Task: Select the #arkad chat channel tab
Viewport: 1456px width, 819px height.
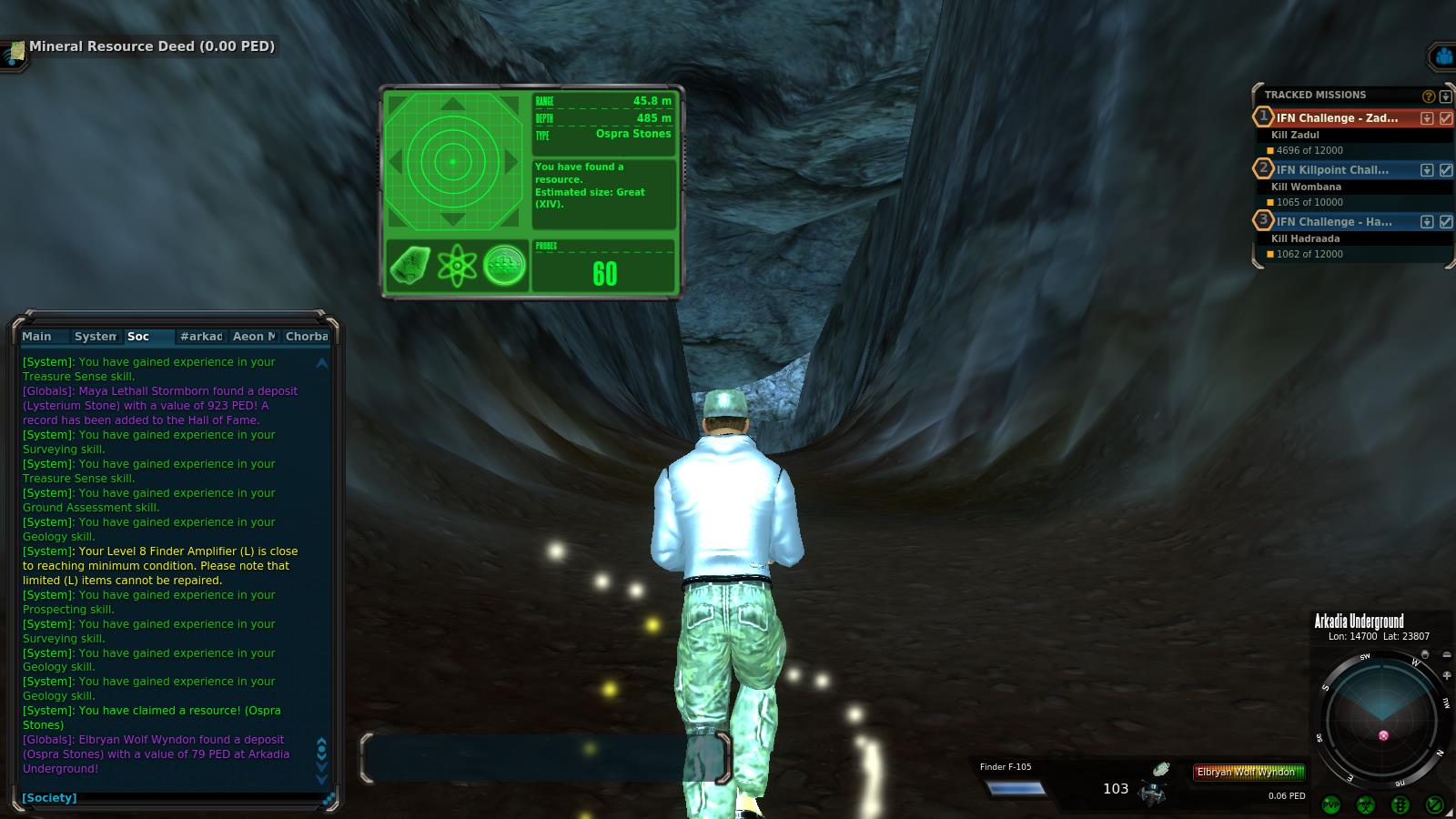Action: [x=201, y=337]
